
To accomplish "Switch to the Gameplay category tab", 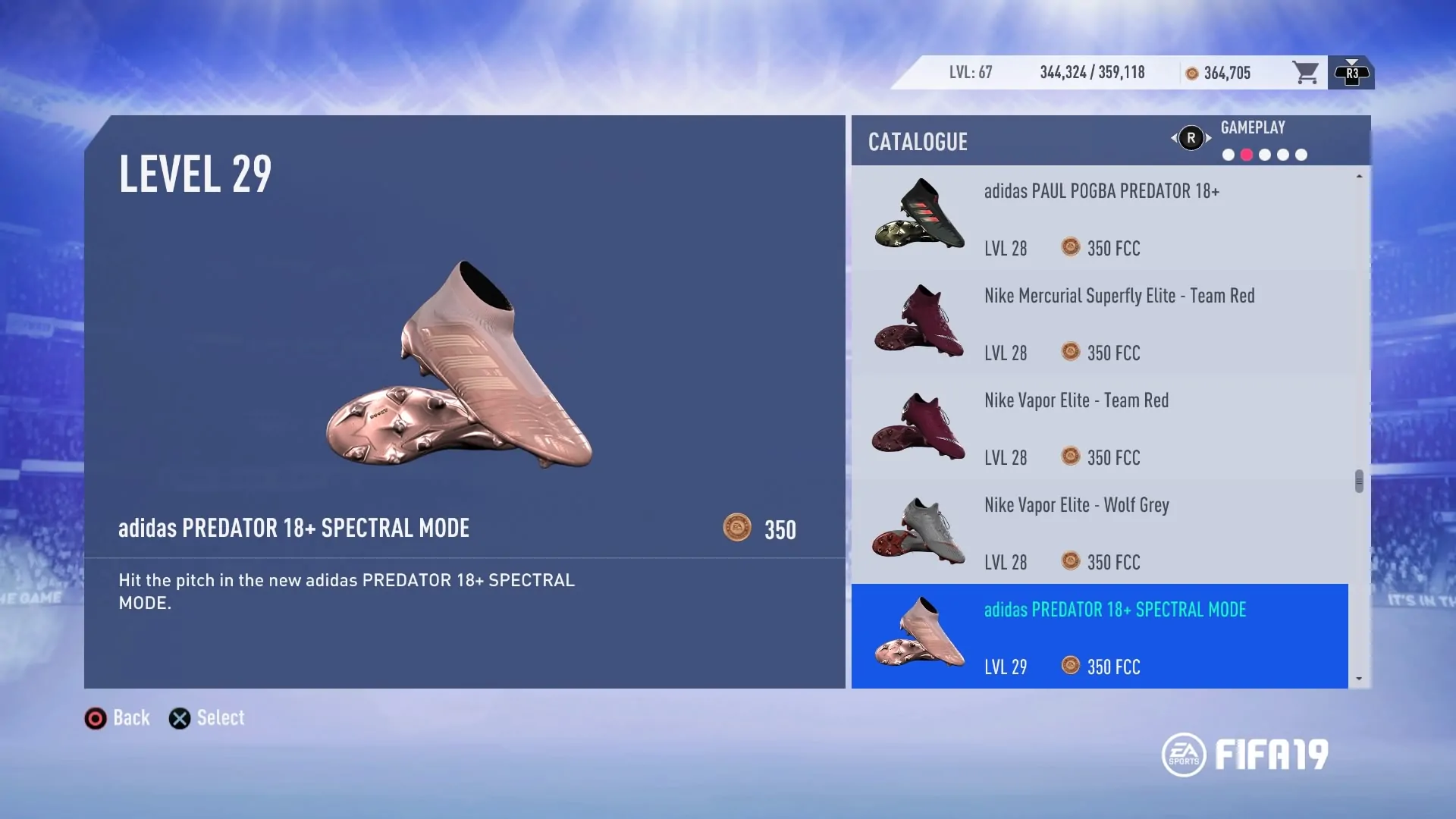I will click(x=1253, y=127).
